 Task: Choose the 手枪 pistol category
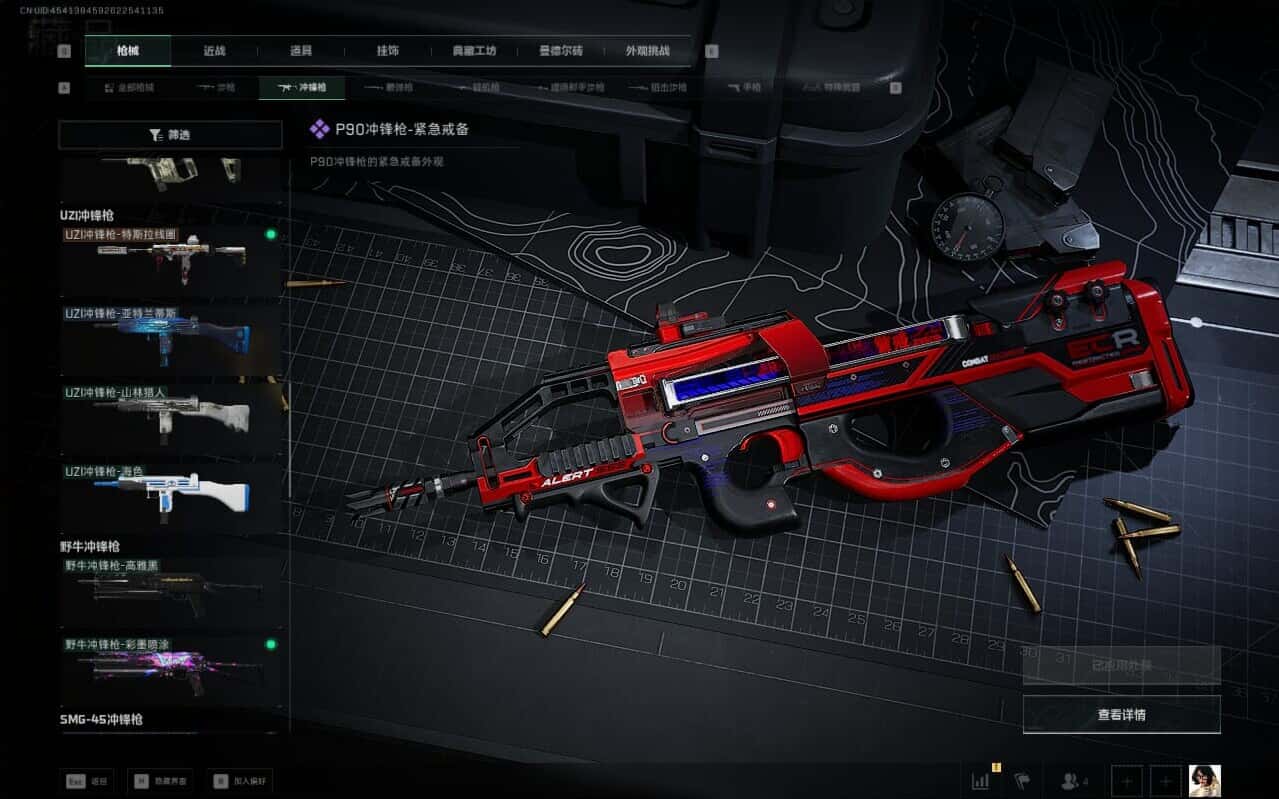746,88
